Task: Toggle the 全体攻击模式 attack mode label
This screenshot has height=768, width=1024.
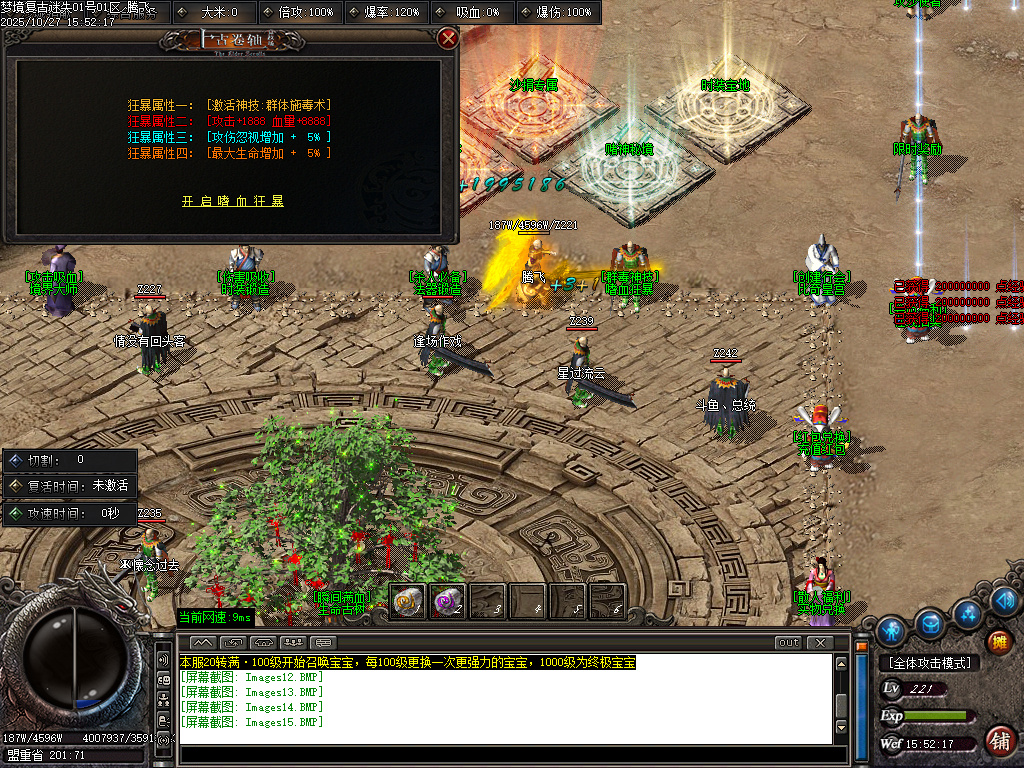Action: [x=929, y=663]
